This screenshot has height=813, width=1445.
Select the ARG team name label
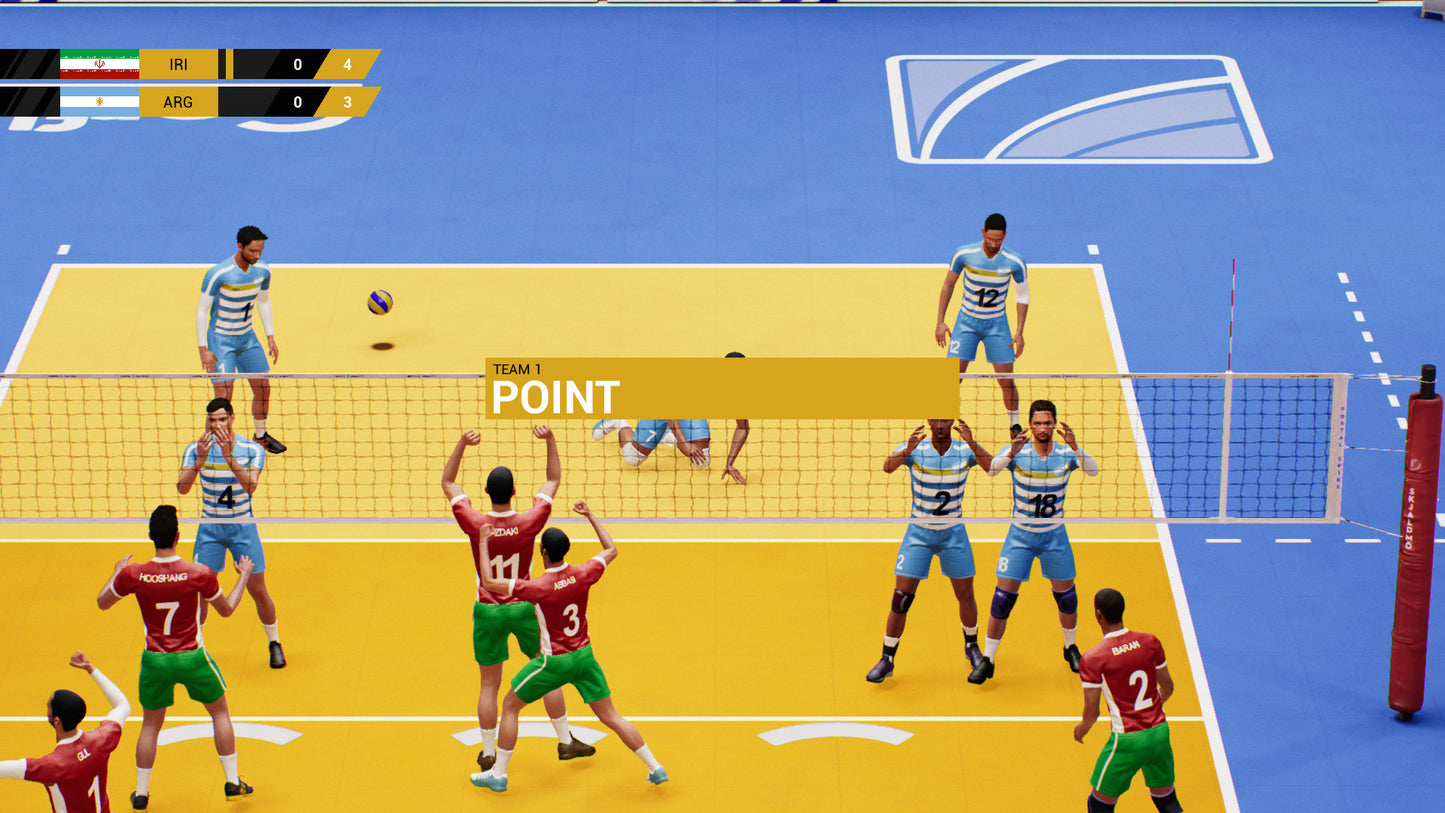(x=178, y=101)
